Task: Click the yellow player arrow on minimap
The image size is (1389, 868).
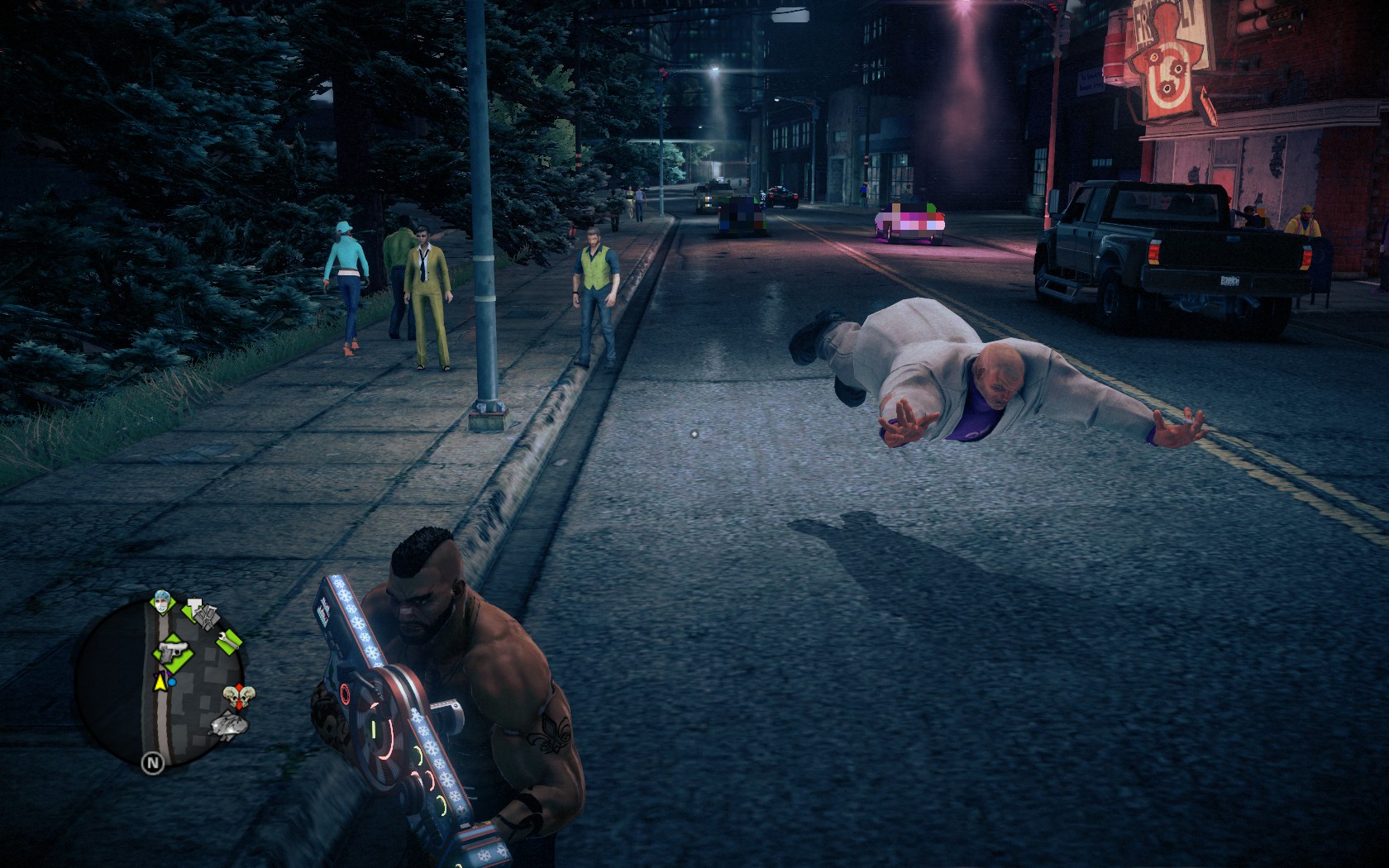Action: (x=160, y=683)
